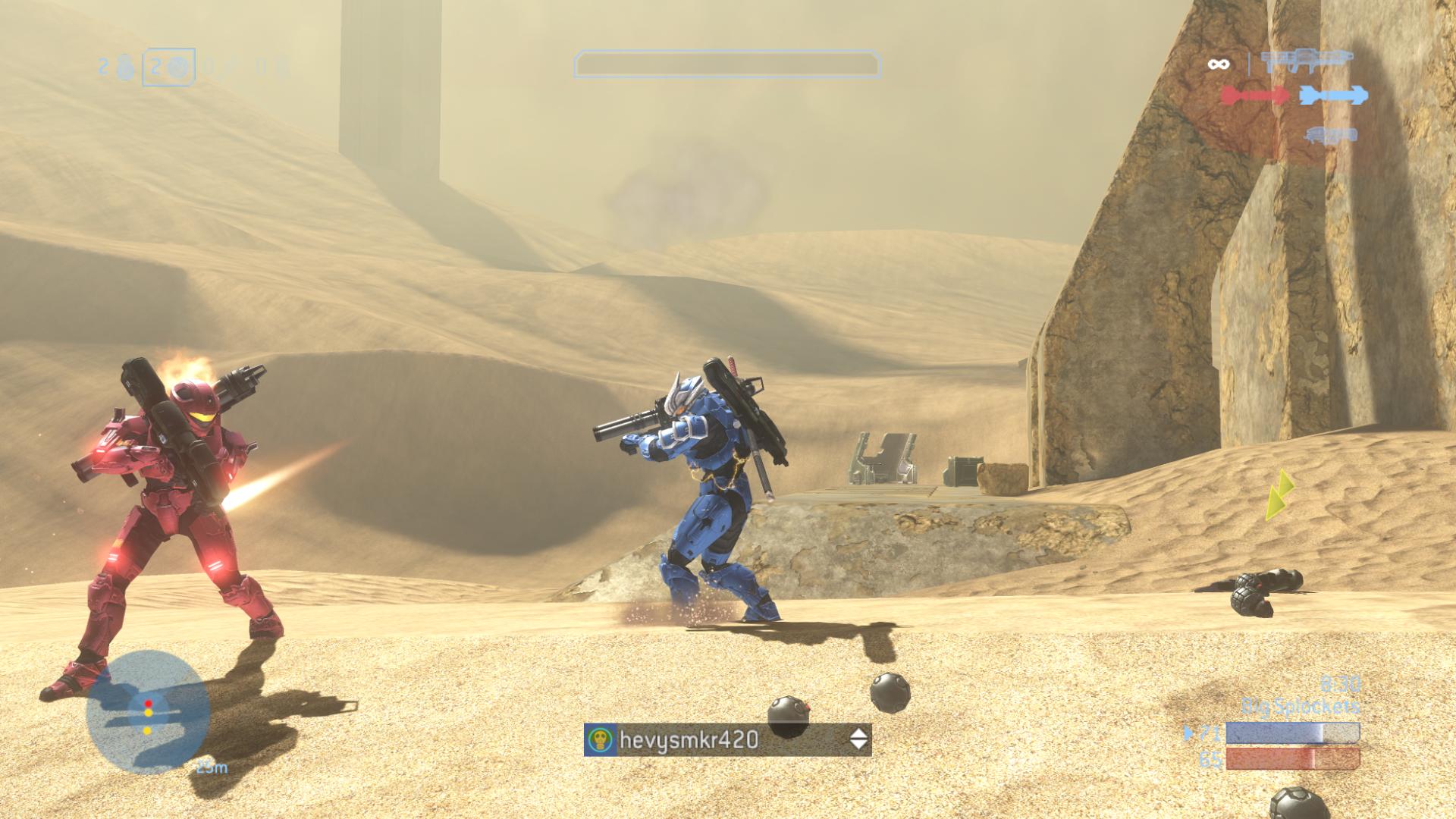Toggle the player switch up-down arrows
Viewport: 1456px width, 819px height.
pos(858,739)
